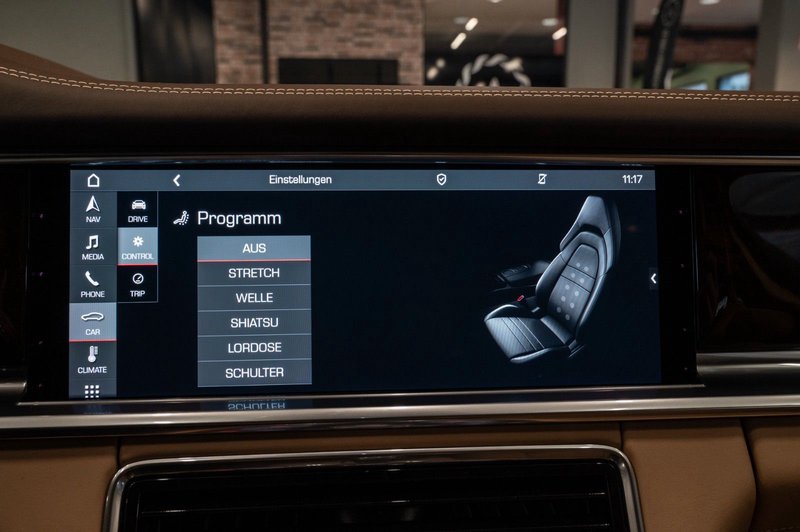The height and width of the screenshot is (532, 800).
Task: Select the CAR menu entry
Action: 93,322
